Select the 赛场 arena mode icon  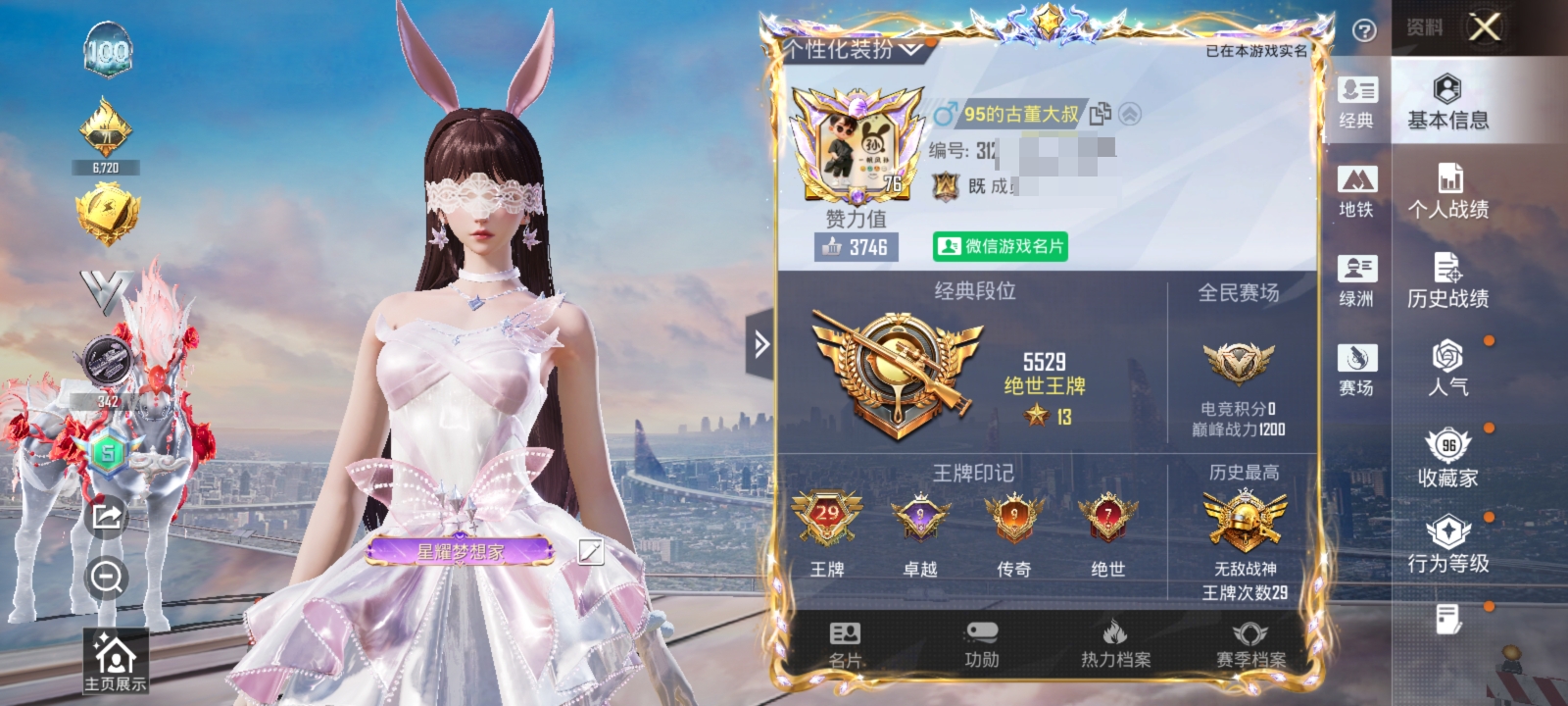coord(1357,365)
